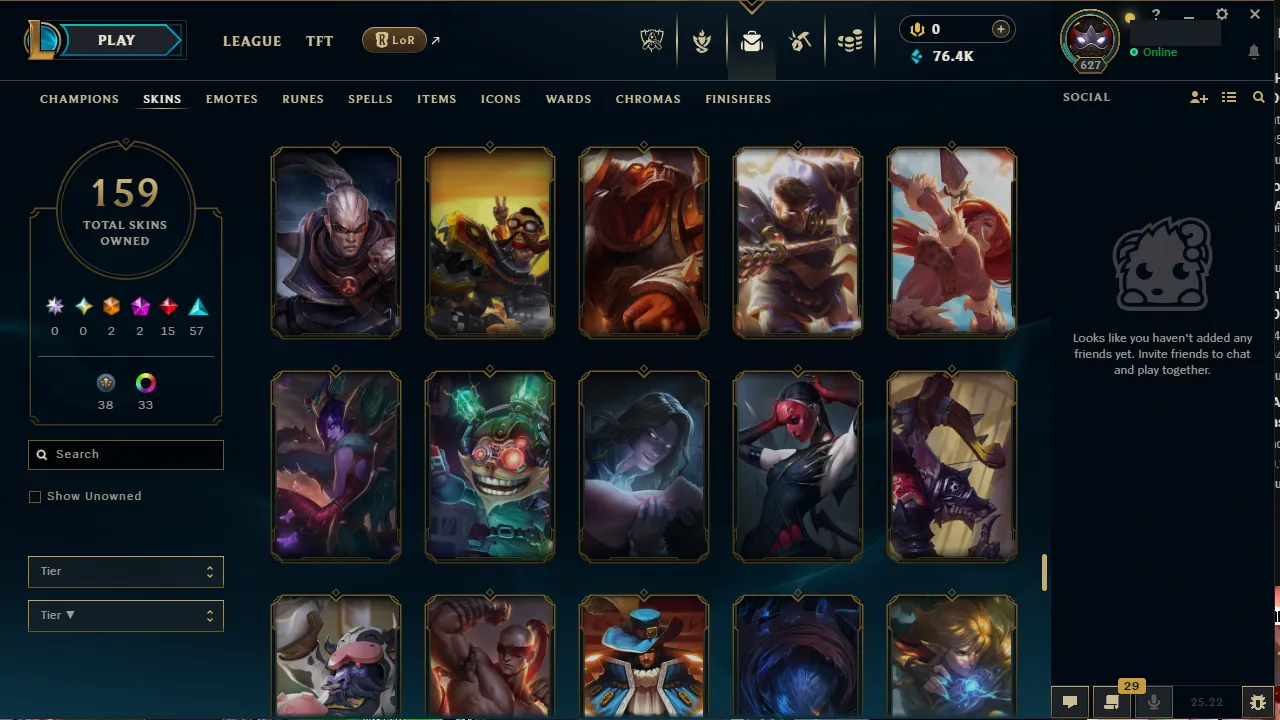The image size is (1280, 720).
Task: Open Hextech Crafting with the hammer icon
Action: tap(800, 41)
